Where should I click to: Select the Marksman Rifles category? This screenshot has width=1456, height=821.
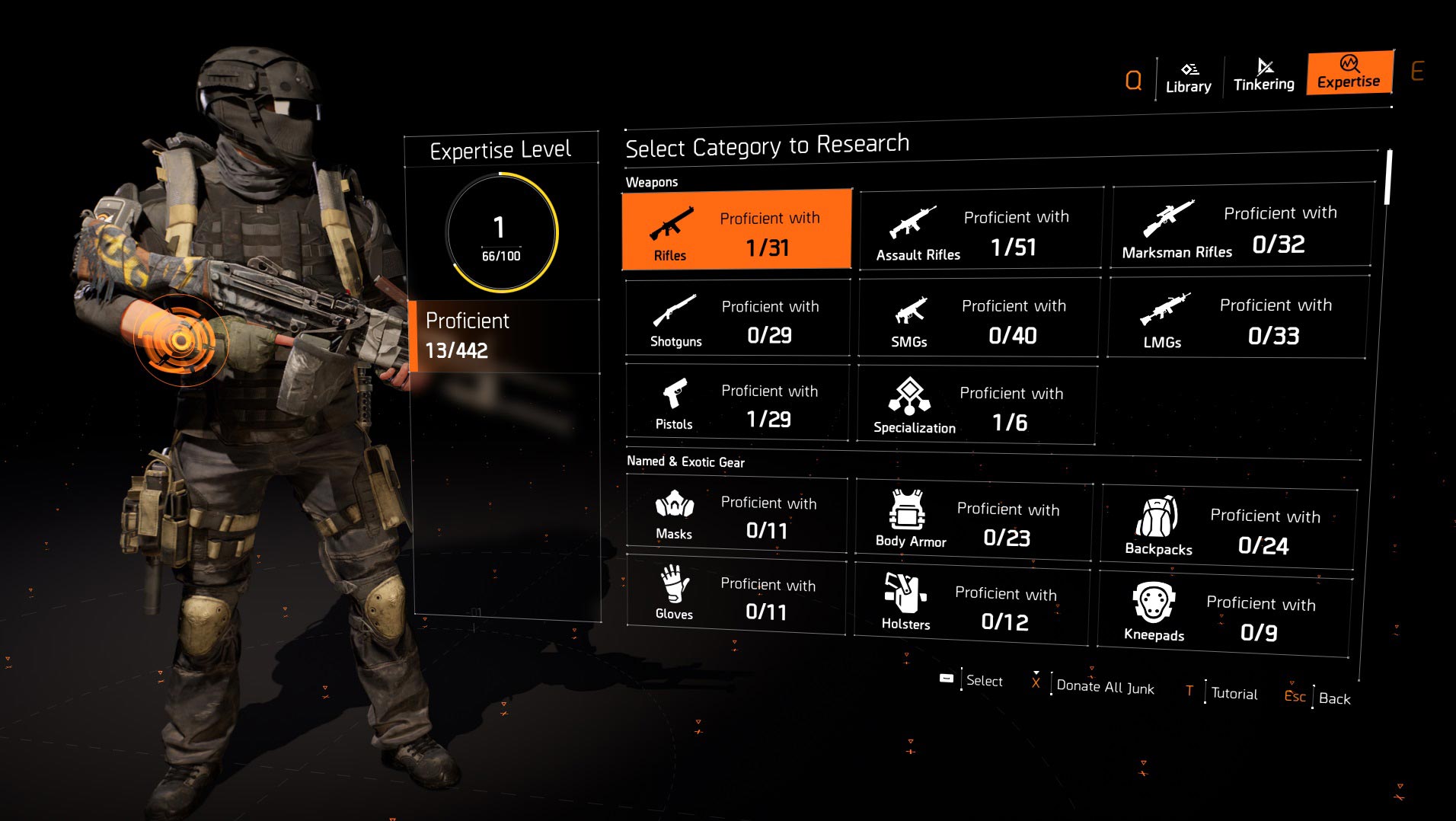point(1241,227)
